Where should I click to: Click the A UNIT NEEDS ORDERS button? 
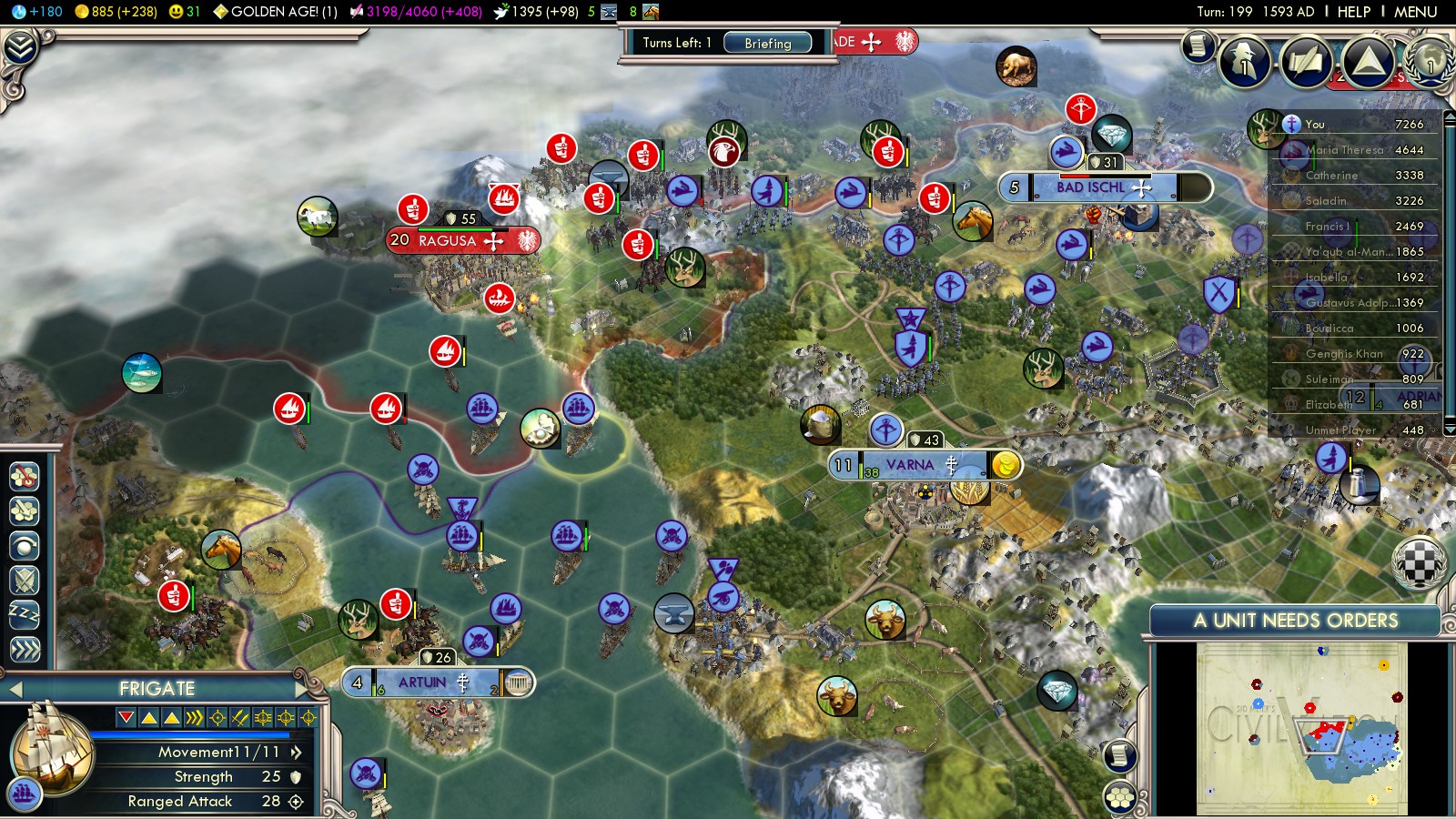pyautogui.click(x=1295, y=621)
